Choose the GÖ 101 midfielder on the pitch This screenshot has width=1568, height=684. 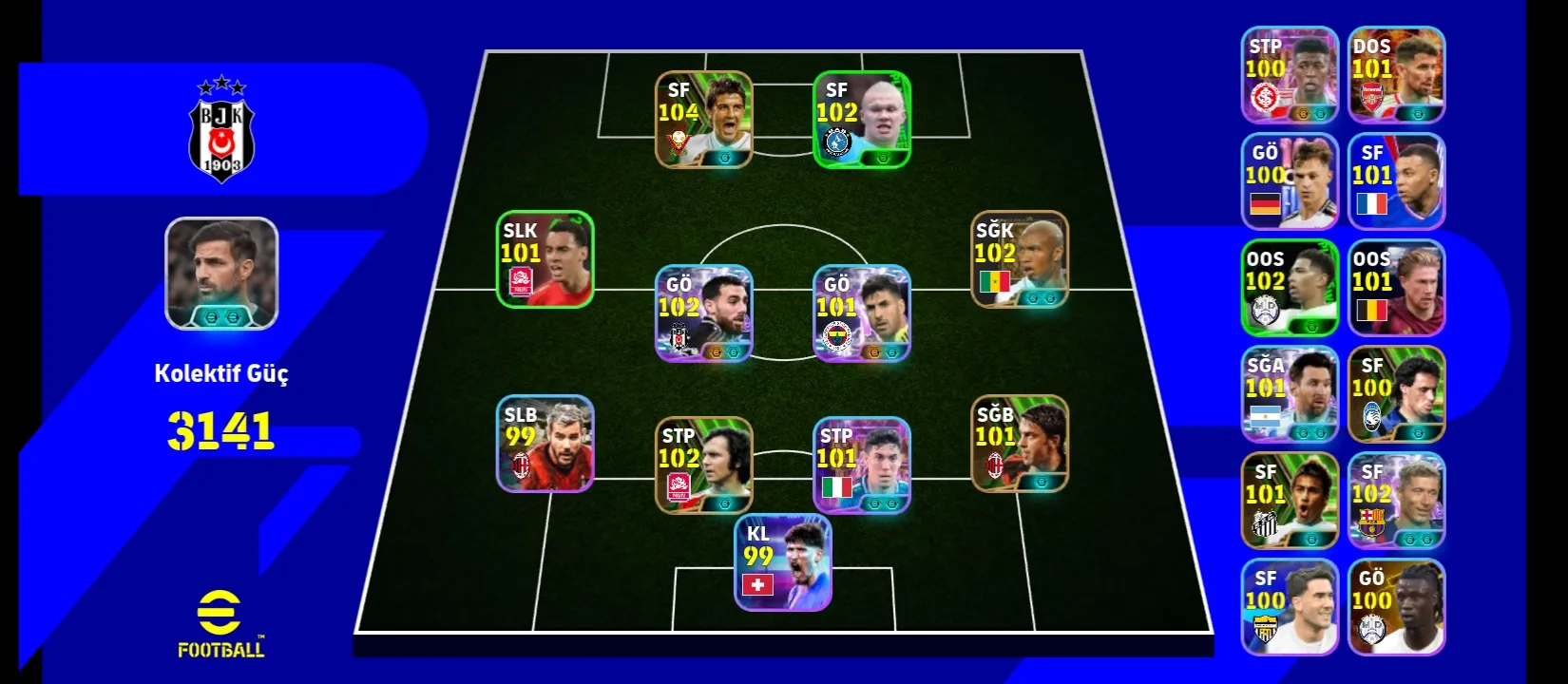[x=861, y=313]
